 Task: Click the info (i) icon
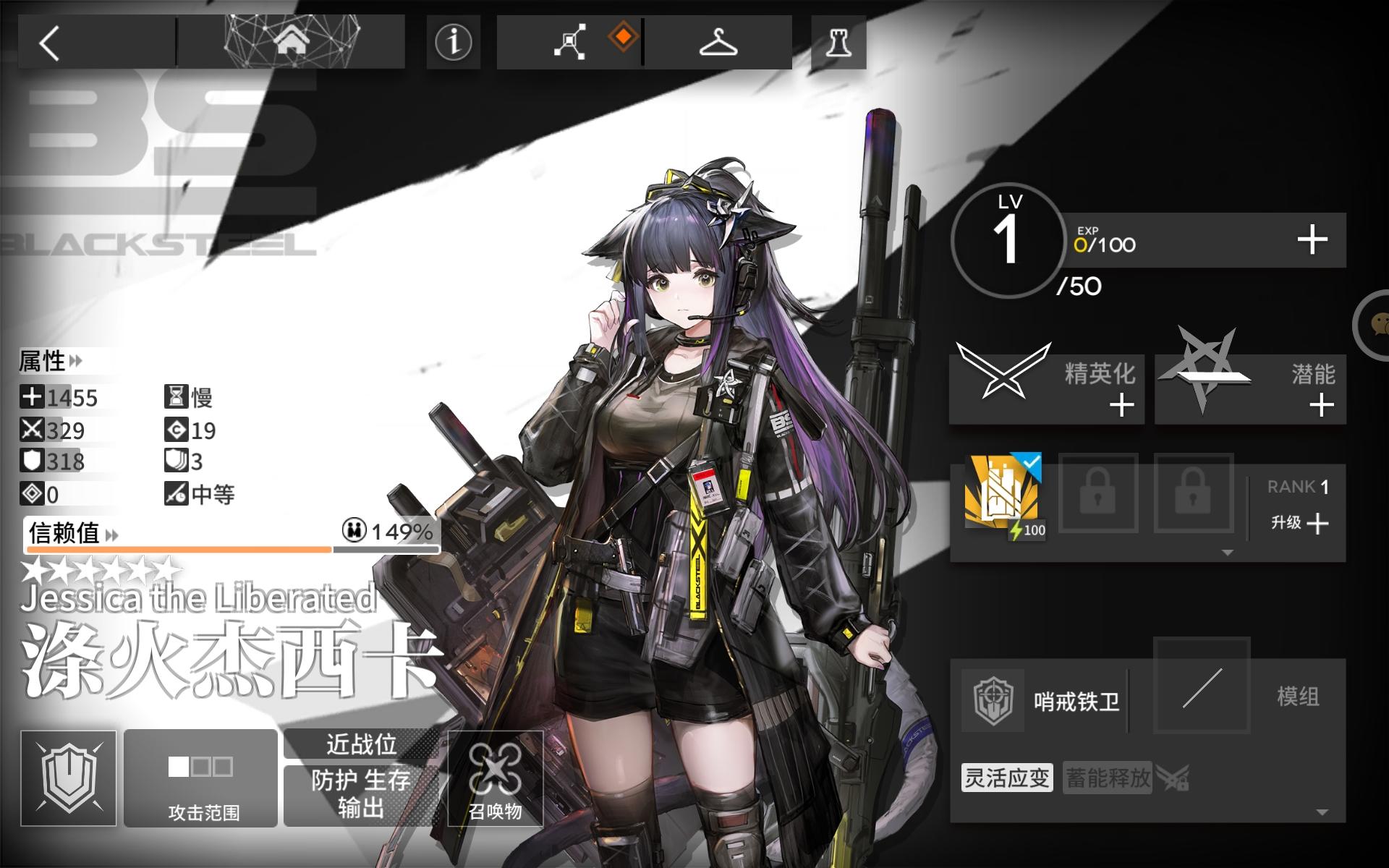453,42
